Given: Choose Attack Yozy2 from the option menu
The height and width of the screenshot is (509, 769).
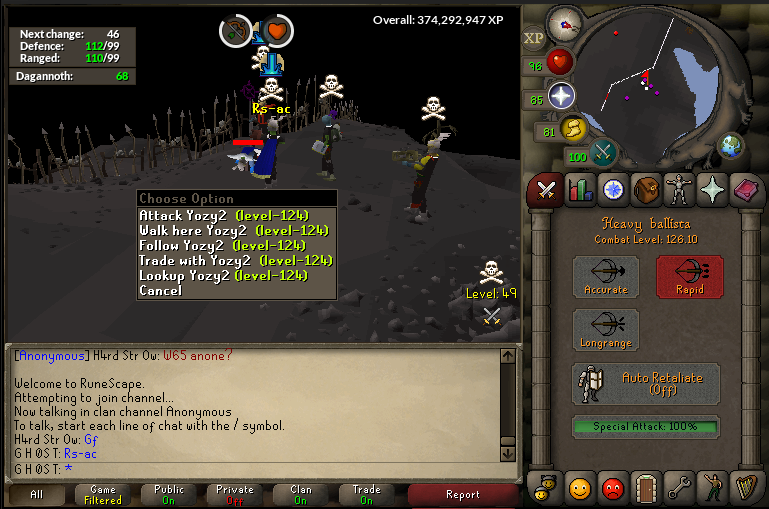Looking at the screenshot, I should pyautogui.click(x=223, y=215).
